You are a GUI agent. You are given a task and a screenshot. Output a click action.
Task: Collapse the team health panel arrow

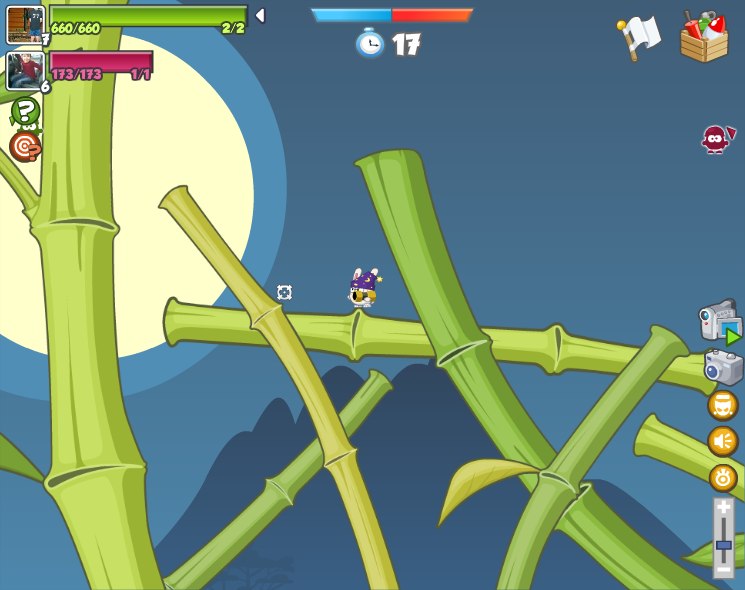(x=260, y=15)
